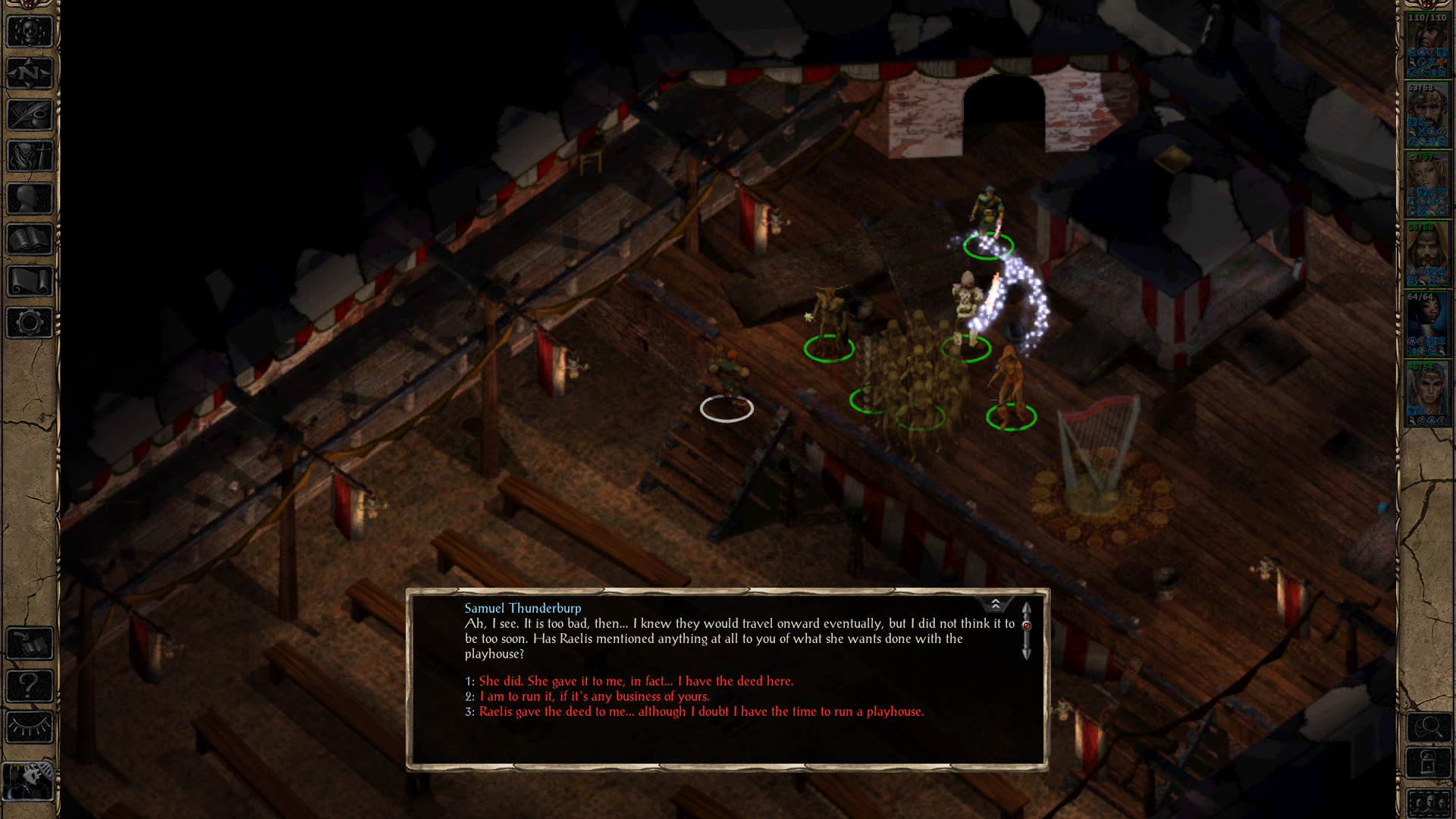The width and height of the screenshot is (1456, 819).
Task: Open help with the question mark button
Action: [30, 686]
